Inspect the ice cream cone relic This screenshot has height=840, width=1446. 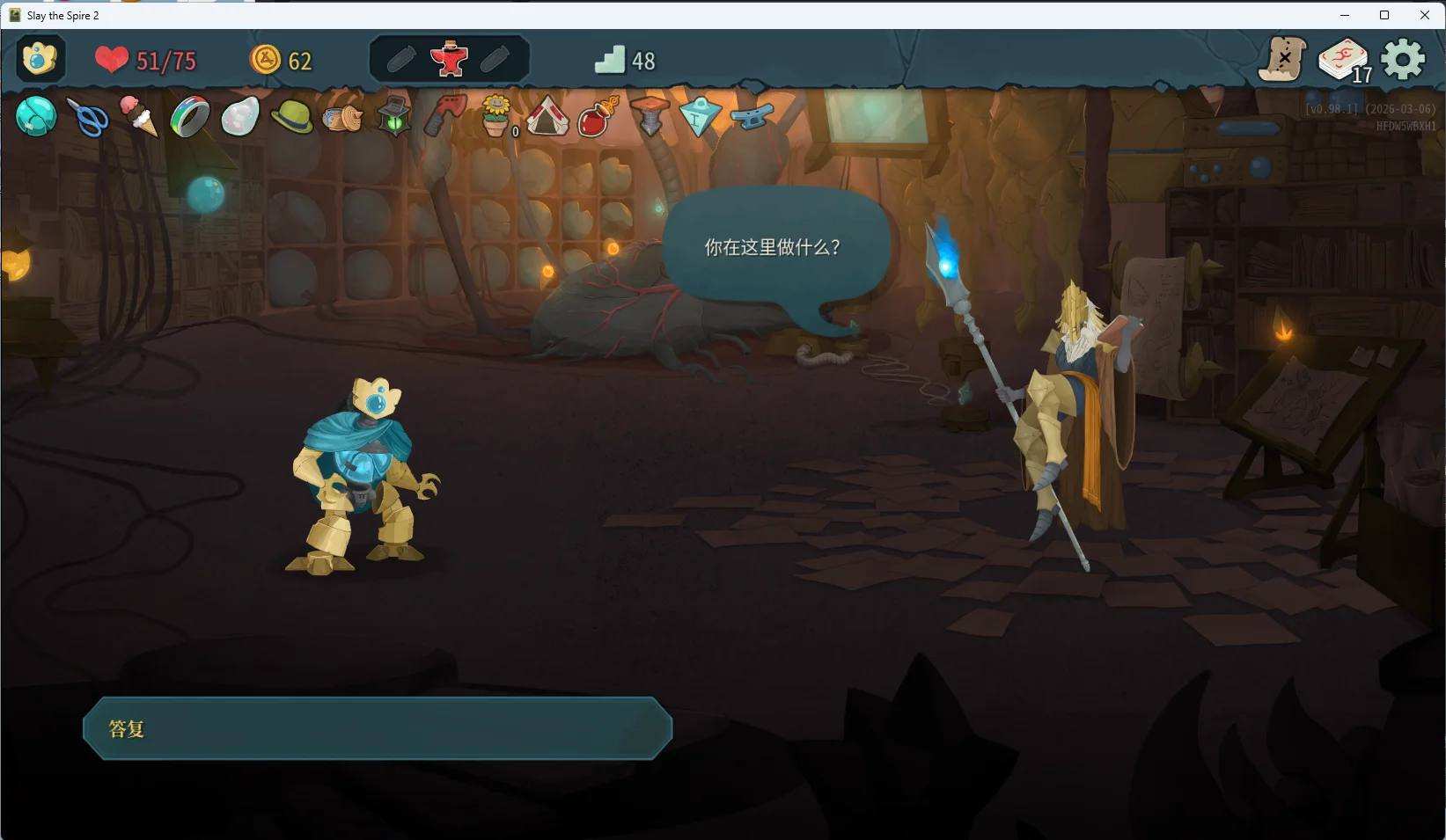(138, 116)
